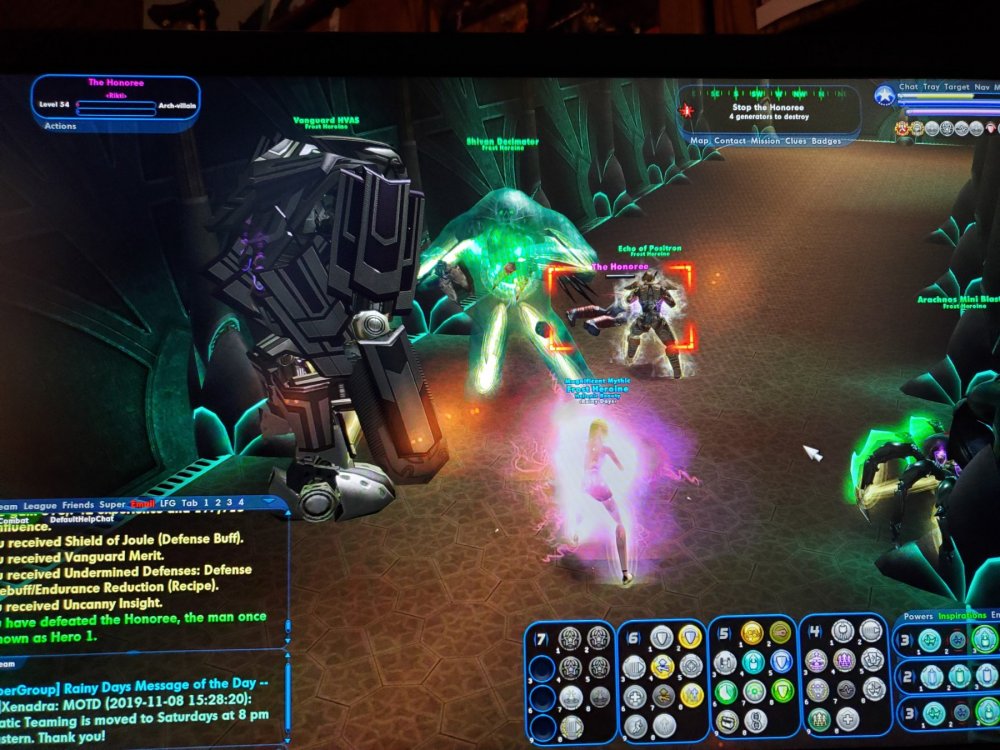Screen dimensions: 1000x750
Task: Open the Contact list
Action: coord(730,141)
